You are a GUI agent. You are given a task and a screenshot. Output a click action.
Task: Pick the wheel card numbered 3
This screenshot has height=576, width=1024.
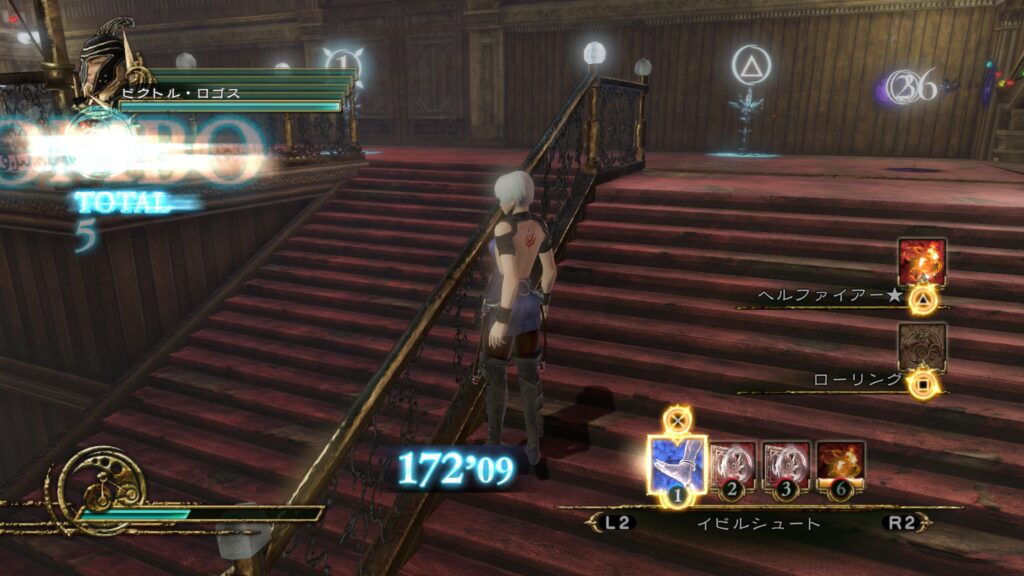pos(787,464)
